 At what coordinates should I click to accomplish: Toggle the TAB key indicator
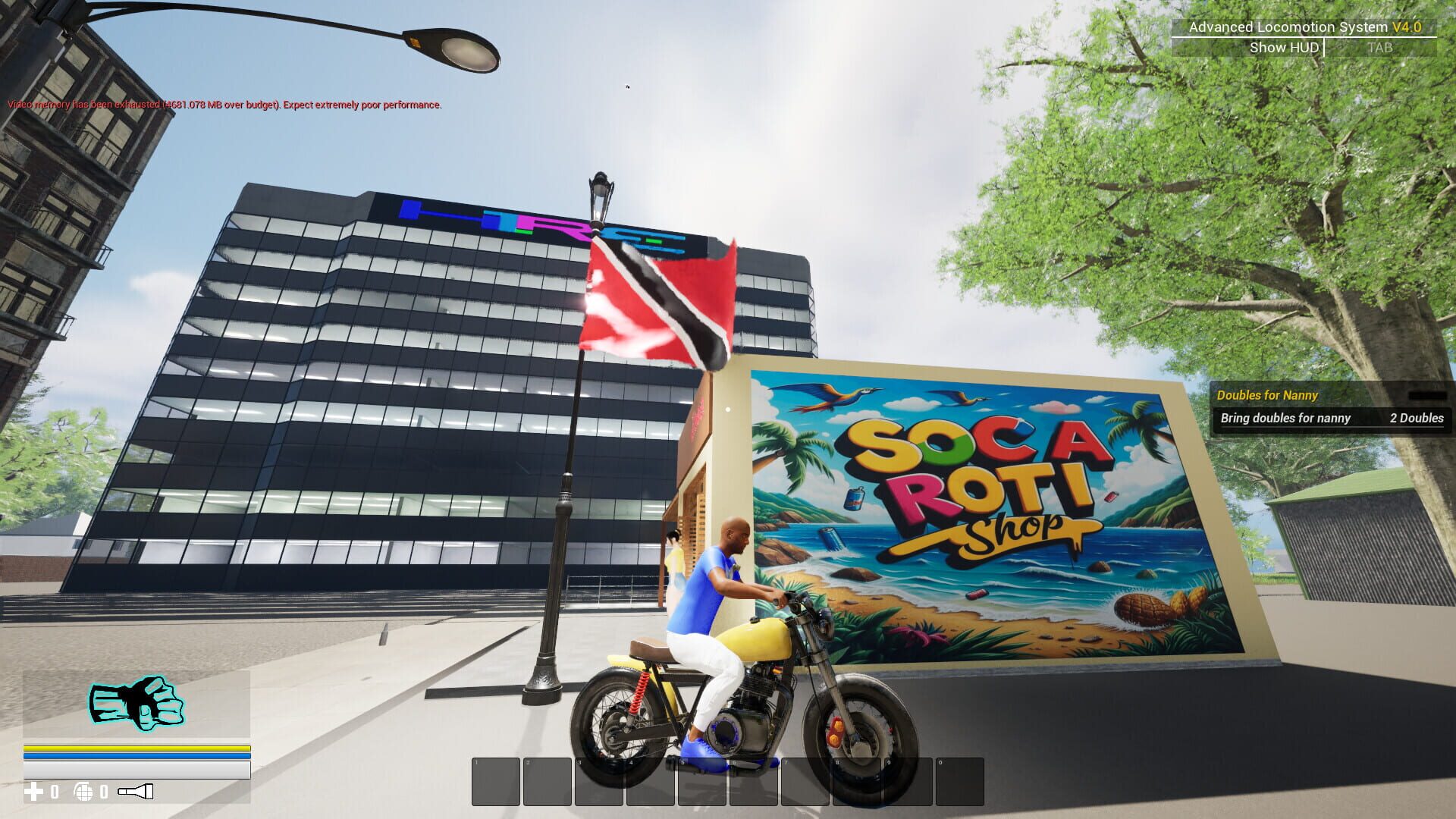(1380, 47)
